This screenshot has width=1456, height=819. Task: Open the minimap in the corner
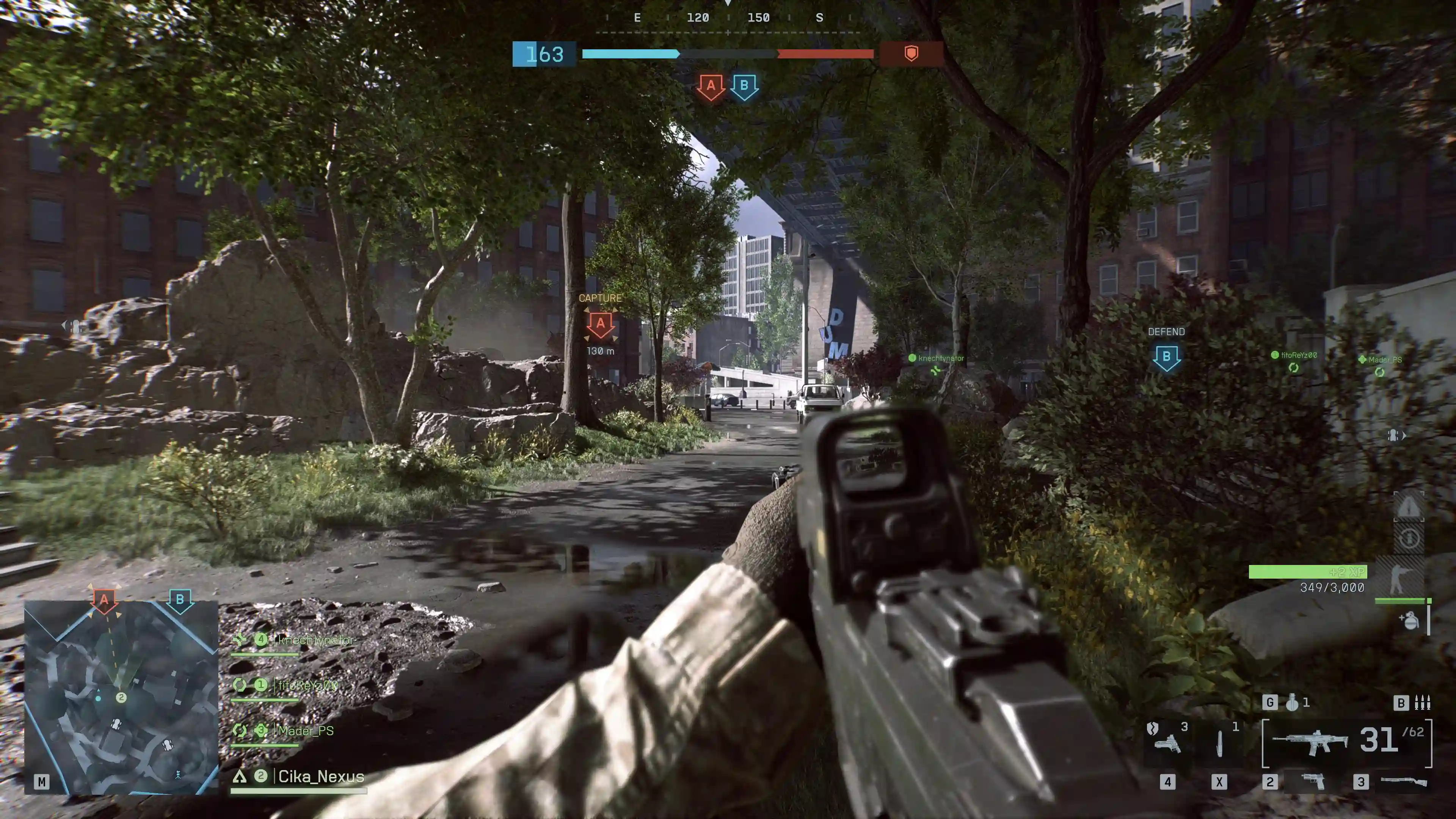tap(121, 698)
